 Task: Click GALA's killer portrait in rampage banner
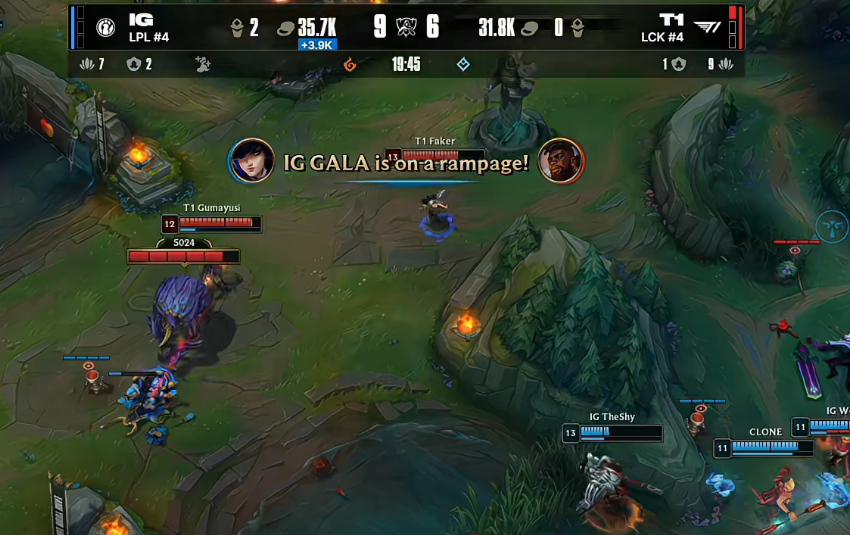(x=251, y=161)
